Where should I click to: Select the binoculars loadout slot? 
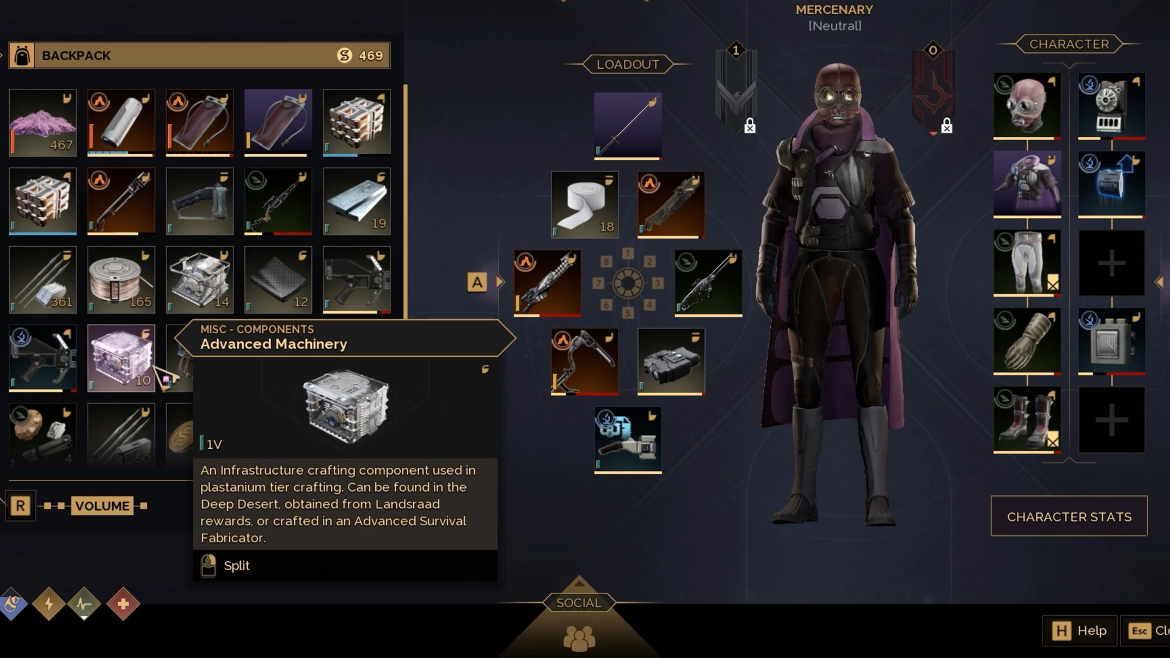[x=671, y=361]
